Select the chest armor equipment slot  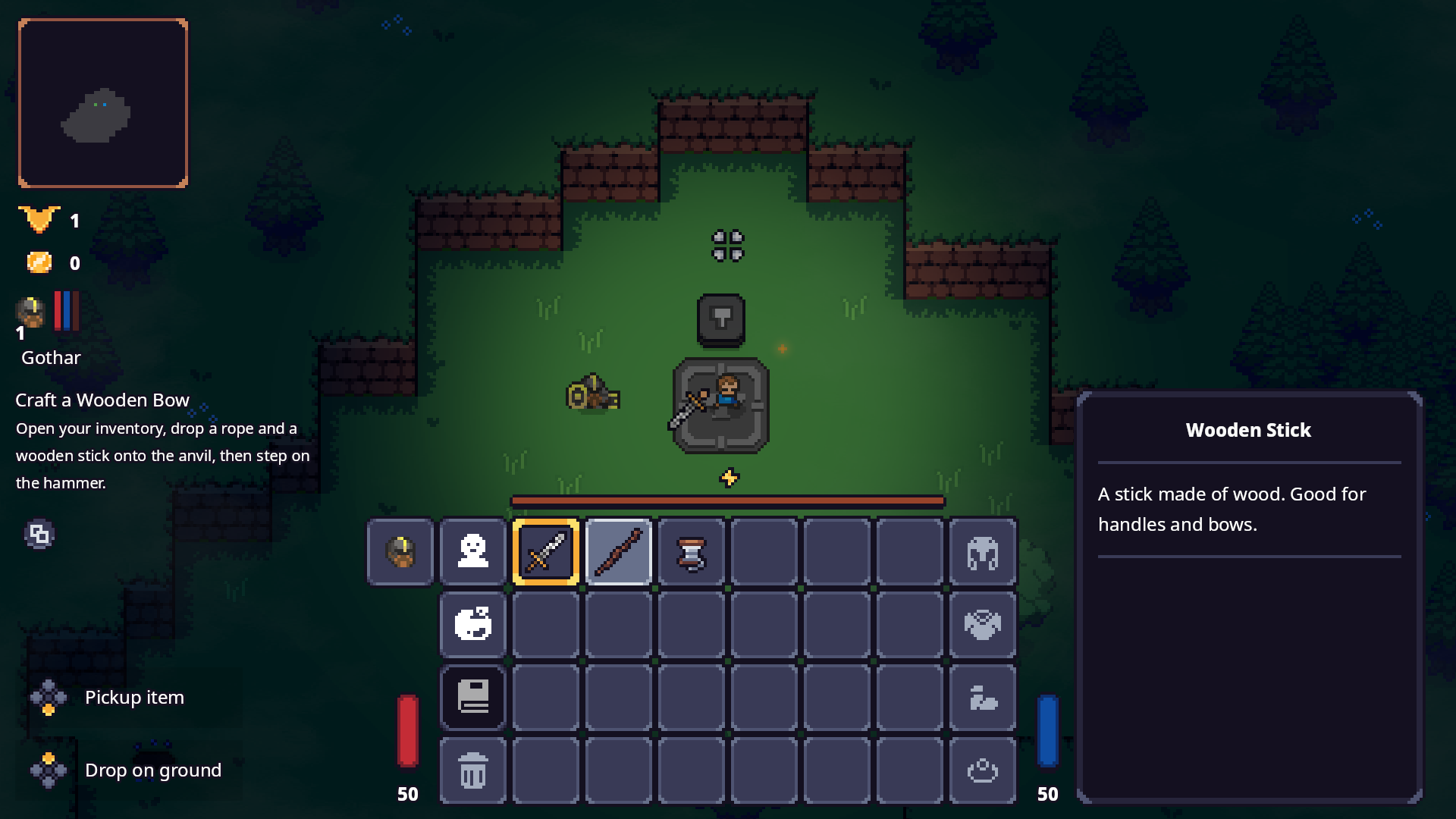click(982, 624)
